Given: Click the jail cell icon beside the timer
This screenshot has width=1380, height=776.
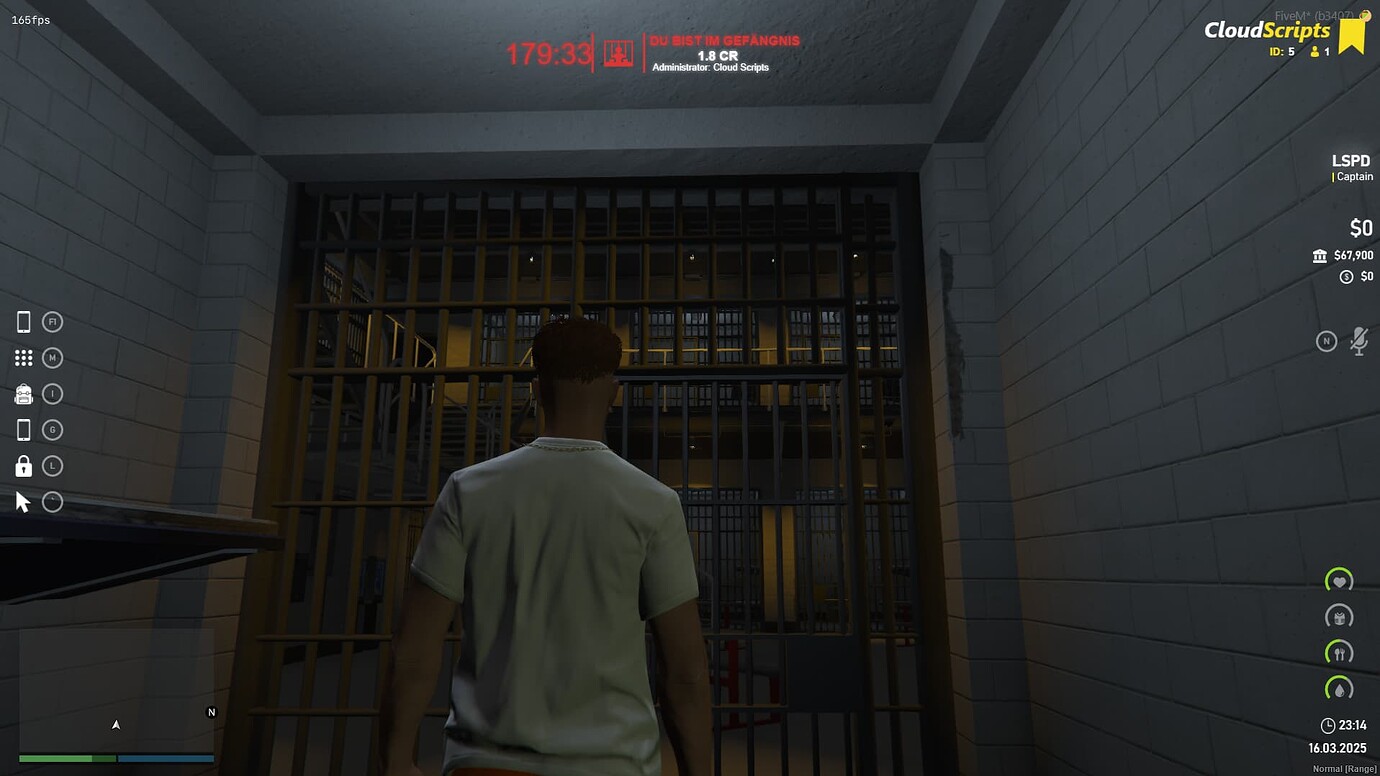Looking at the screenshot, I should tap(617, 52).
